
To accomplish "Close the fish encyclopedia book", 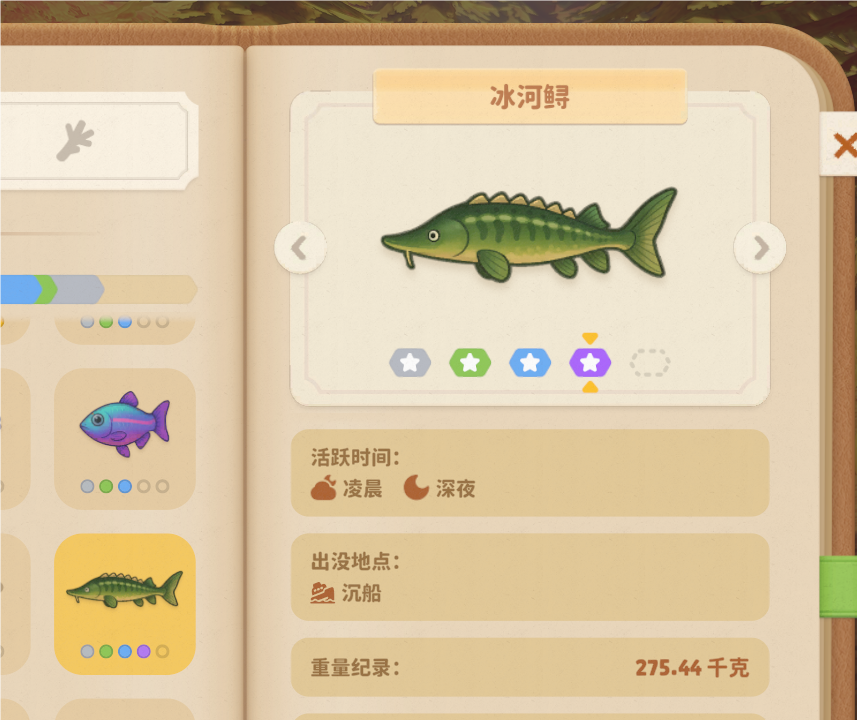I will click(843, 146).
